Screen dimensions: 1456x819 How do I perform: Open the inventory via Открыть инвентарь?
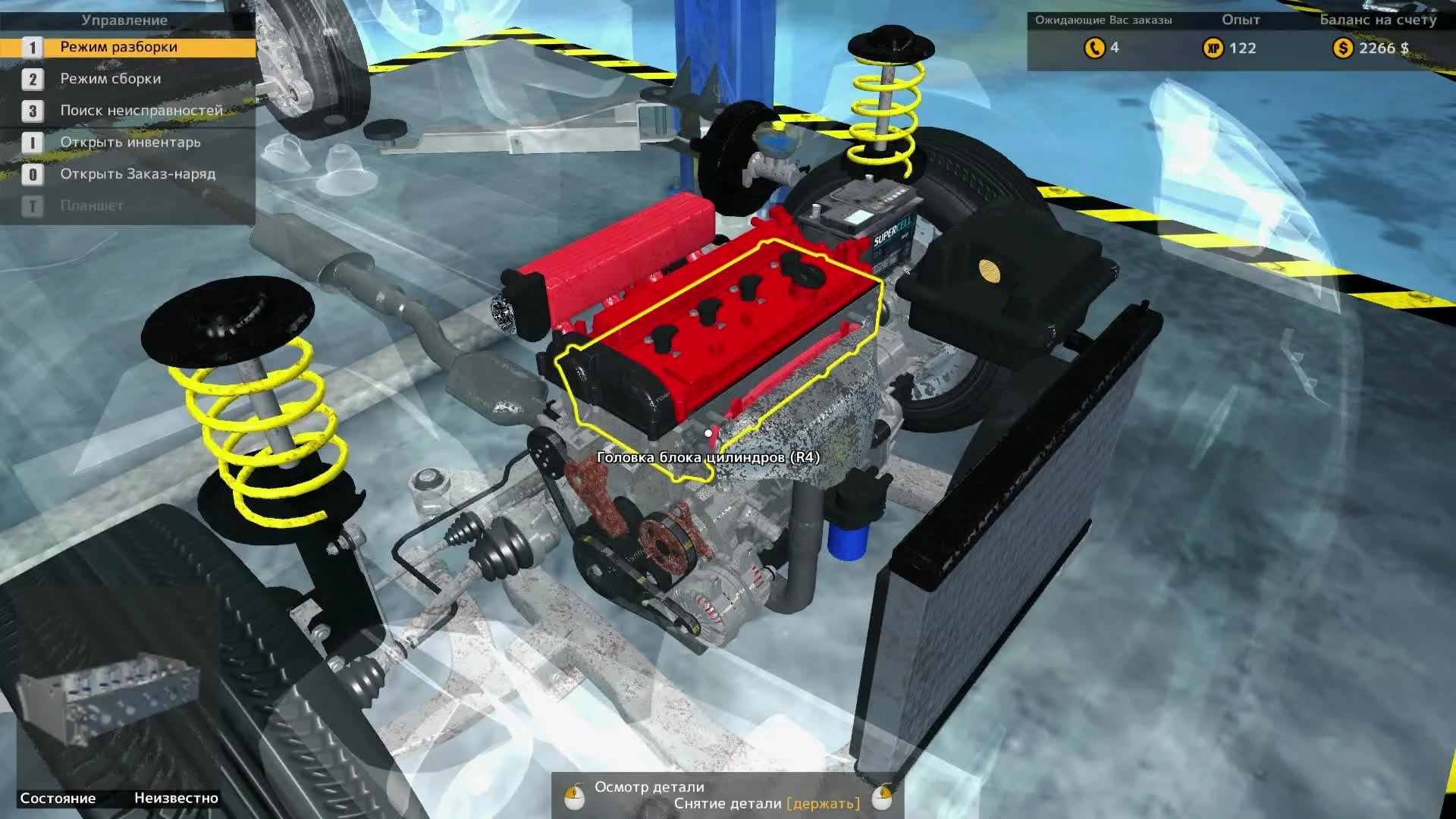point(130,142)
